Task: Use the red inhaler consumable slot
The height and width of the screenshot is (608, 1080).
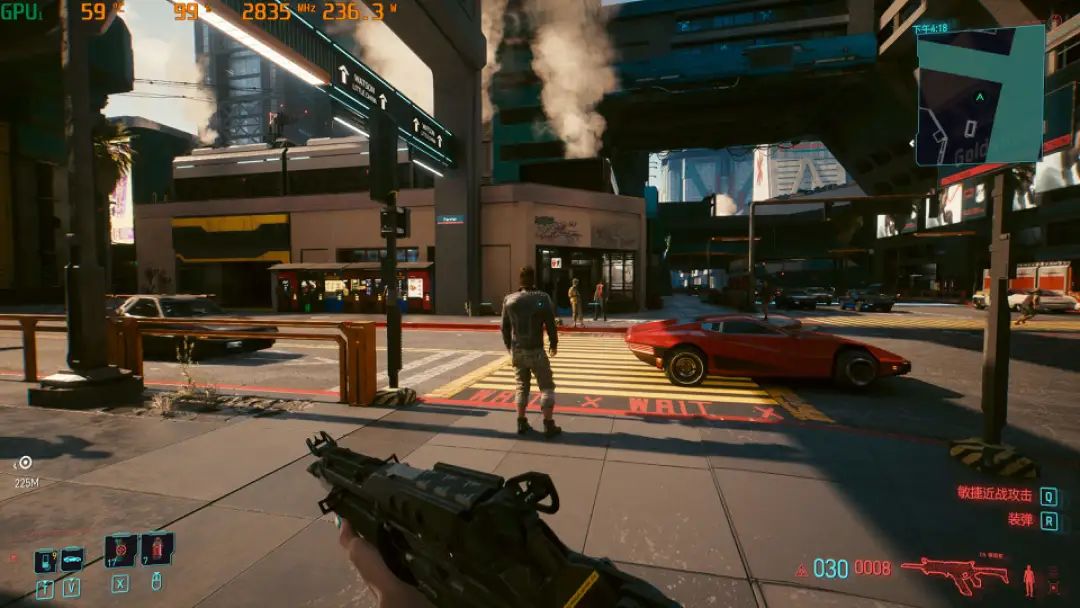Action: click(x=157, y=548)
